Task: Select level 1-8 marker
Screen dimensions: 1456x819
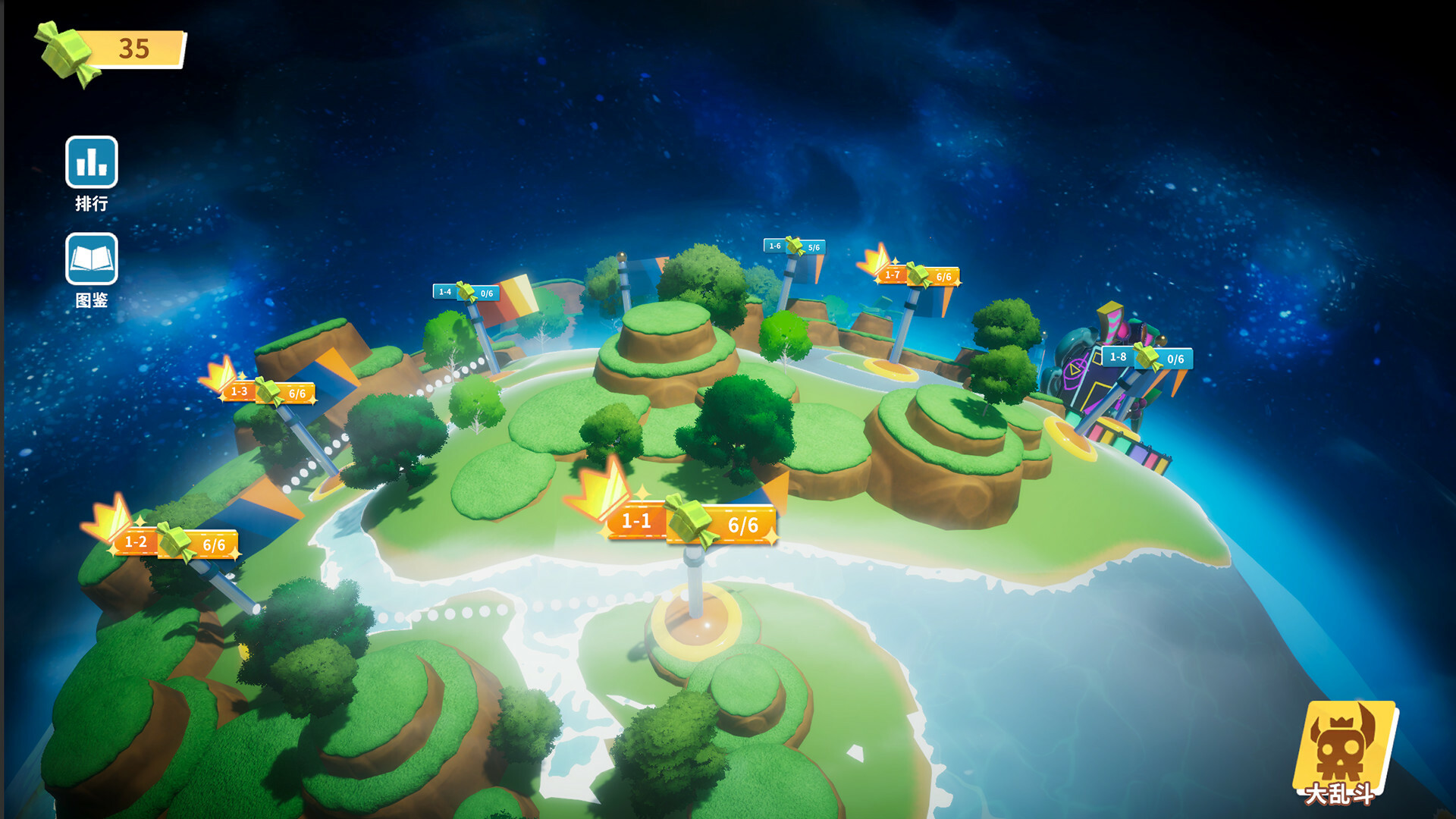Action: [1147, 358]
